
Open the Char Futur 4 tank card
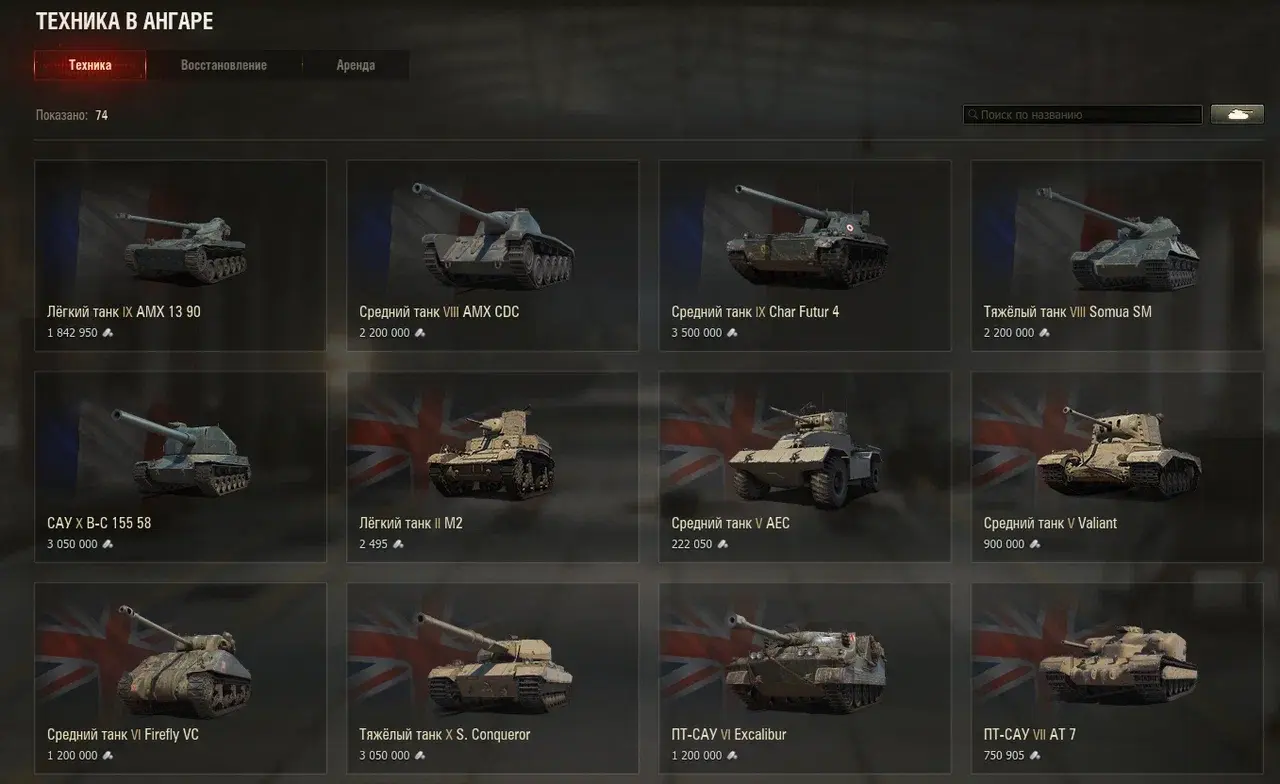coord(804,255)
